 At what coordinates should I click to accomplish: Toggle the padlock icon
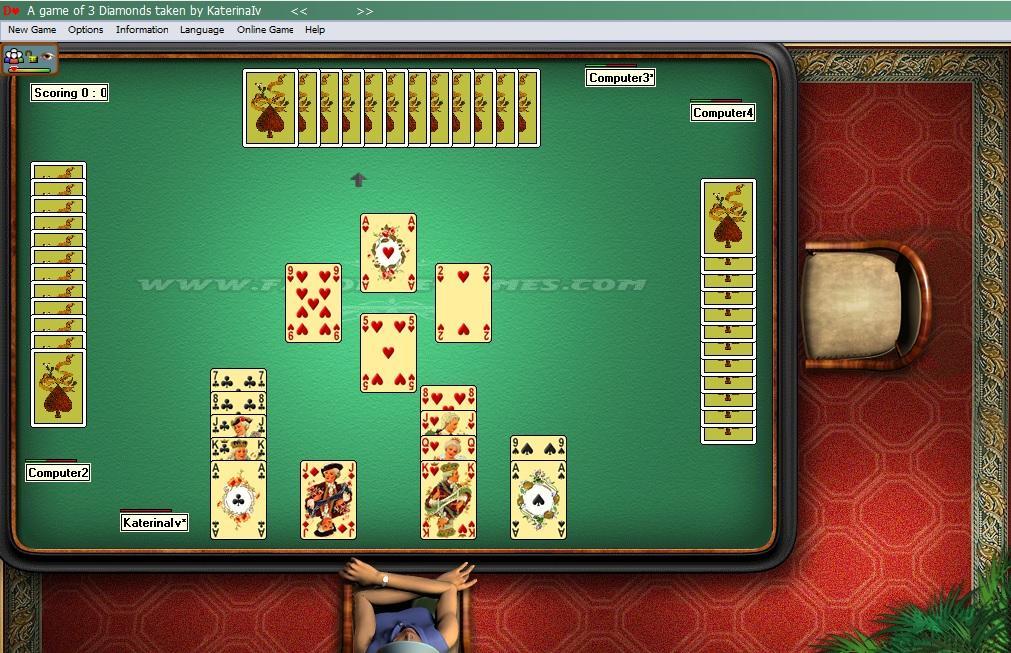[32, 57]
